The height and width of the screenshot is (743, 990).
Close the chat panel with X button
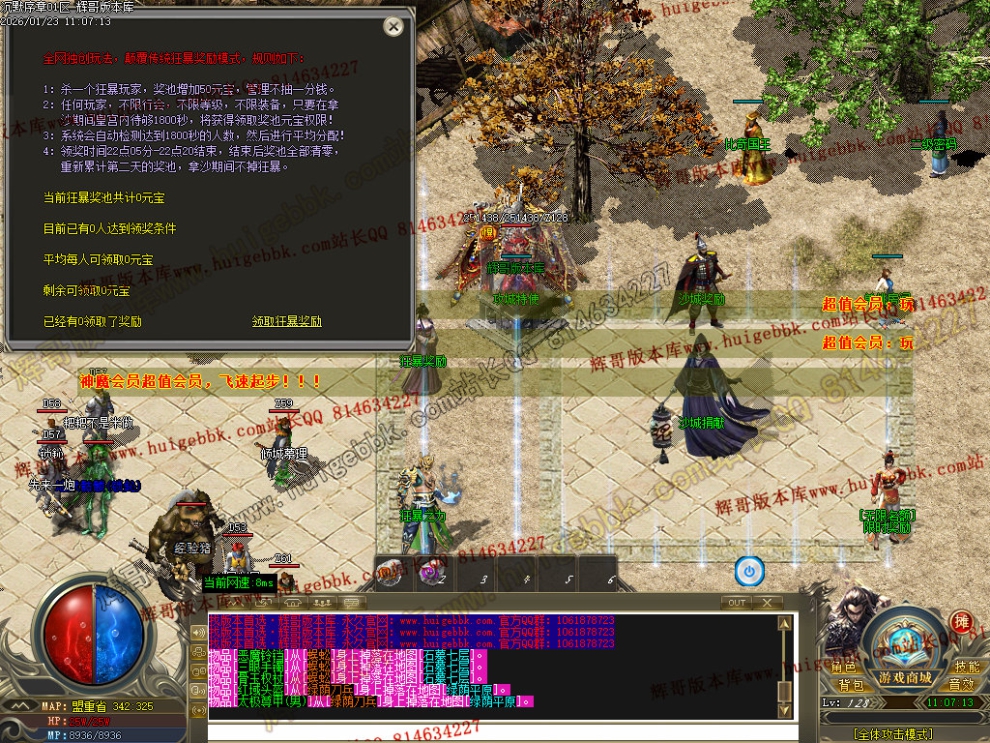767,603
